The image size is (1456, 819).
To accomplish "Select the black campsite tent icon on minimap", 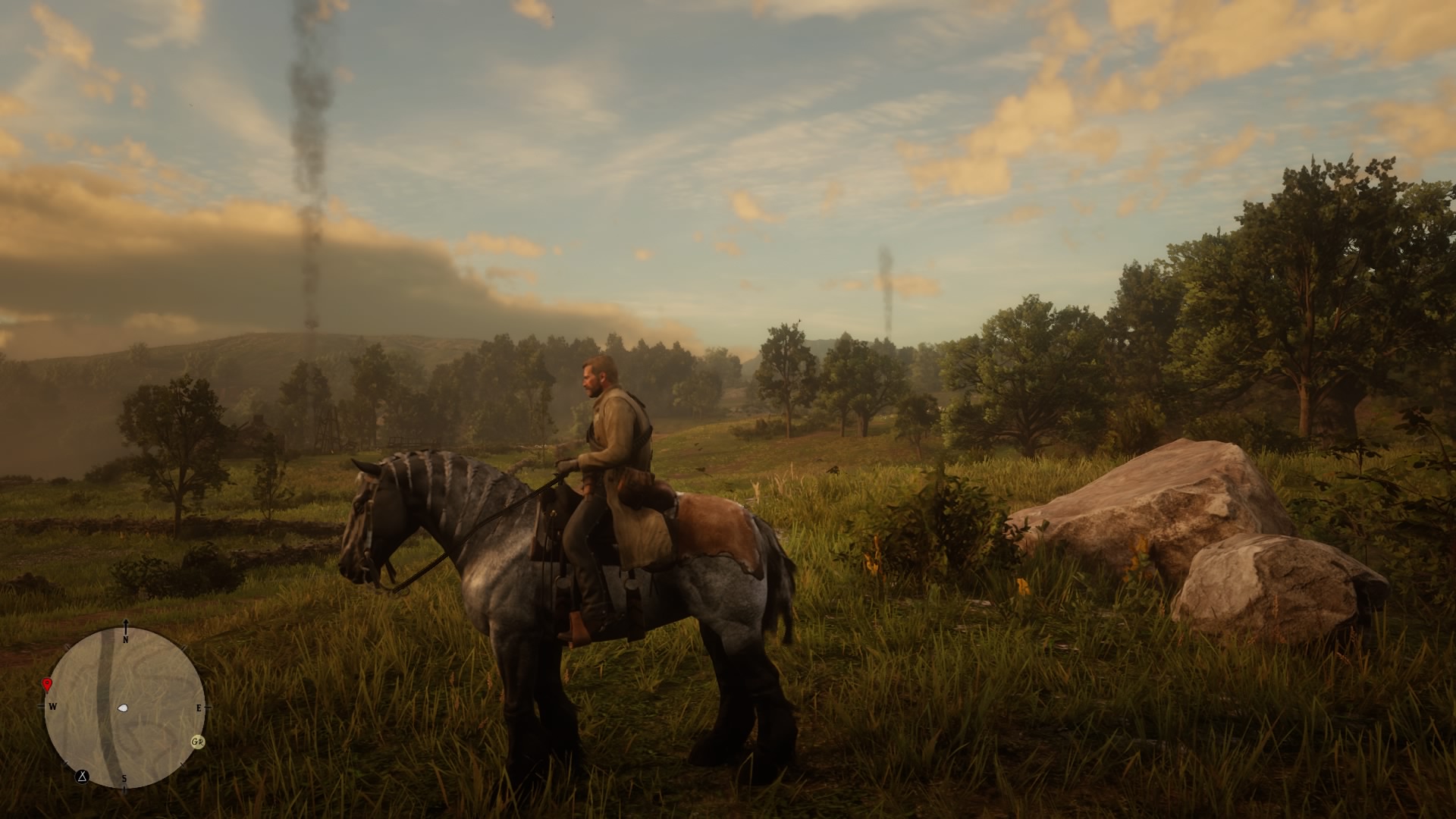I will point(82,777).
